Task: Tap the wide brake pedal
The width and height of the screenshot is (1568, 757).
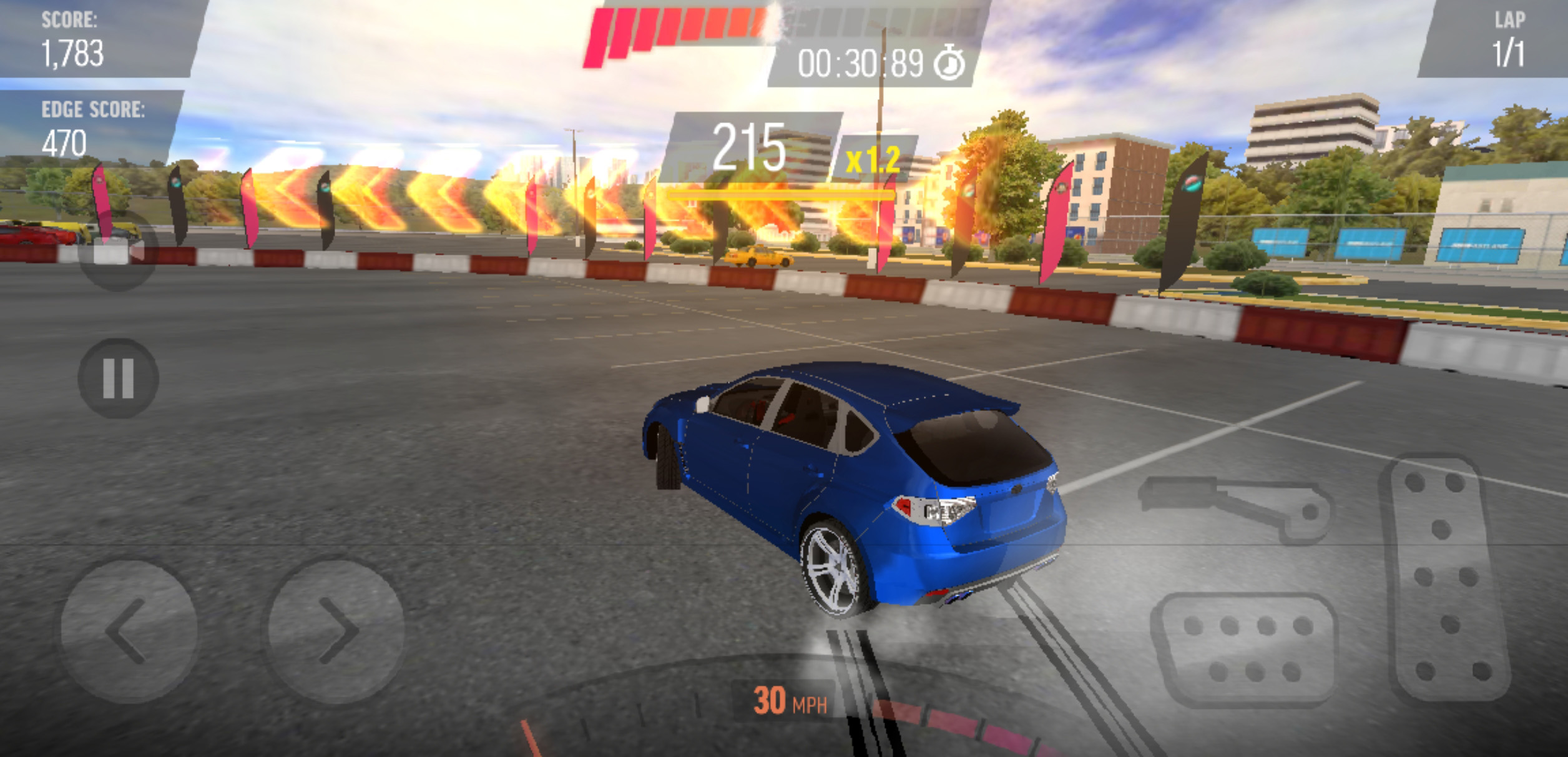Action: coord(1246,650)
